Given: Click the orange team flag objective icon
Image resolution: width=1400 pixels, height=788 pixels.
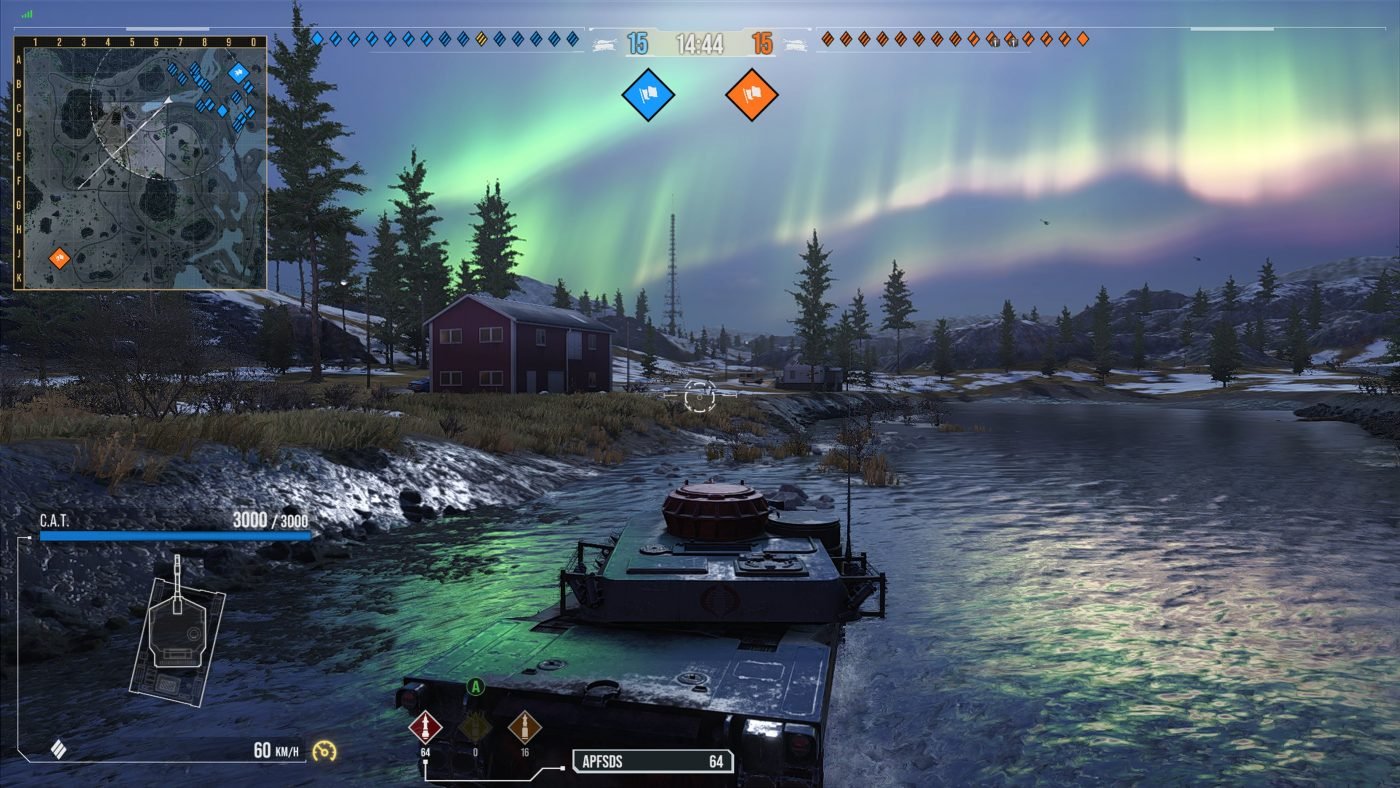Looking at the screenshot, I should pos(752,95).
